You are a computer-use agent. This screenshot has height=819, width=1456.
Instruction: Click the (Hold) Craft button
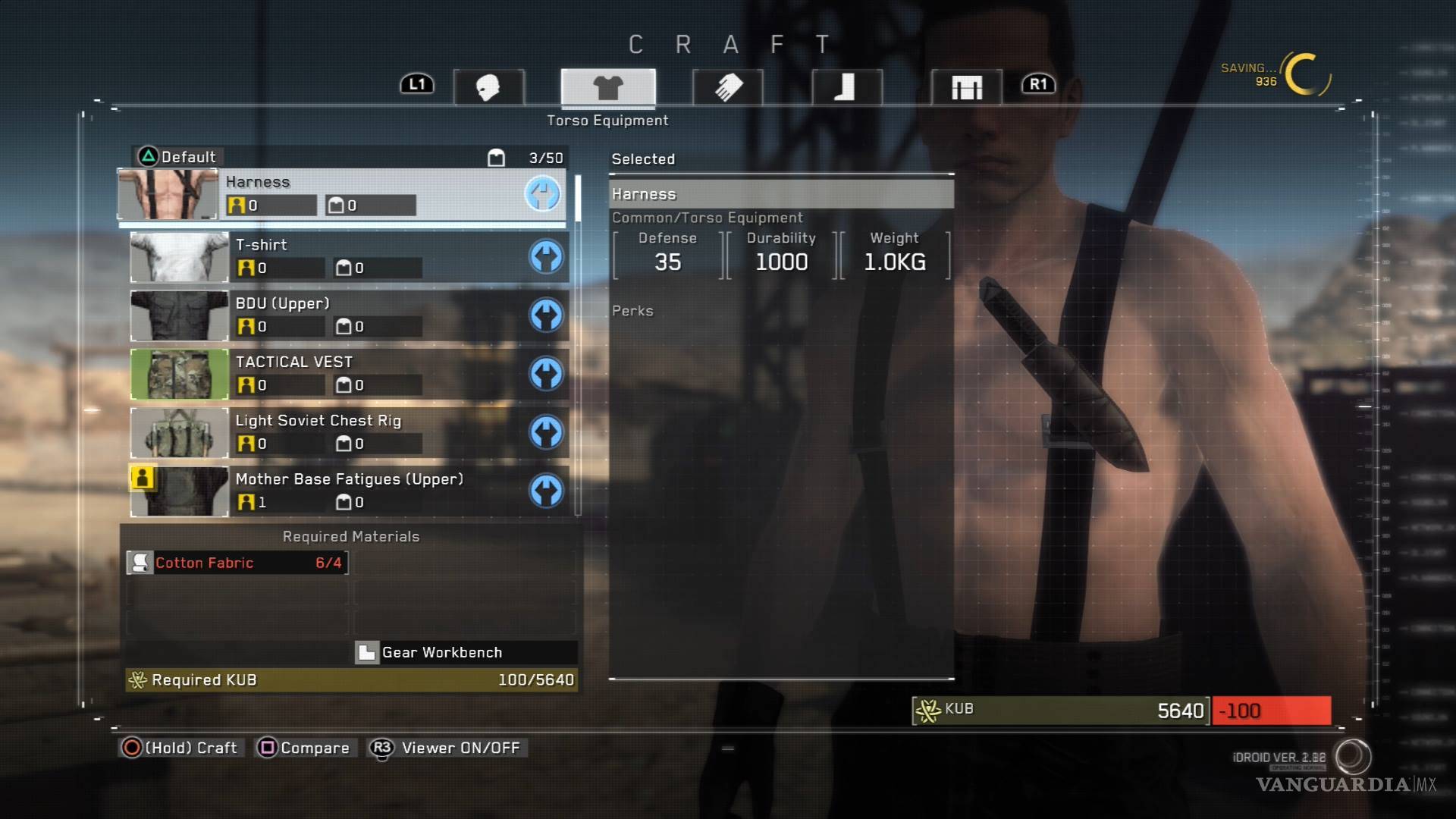click(x=180, y=748)
